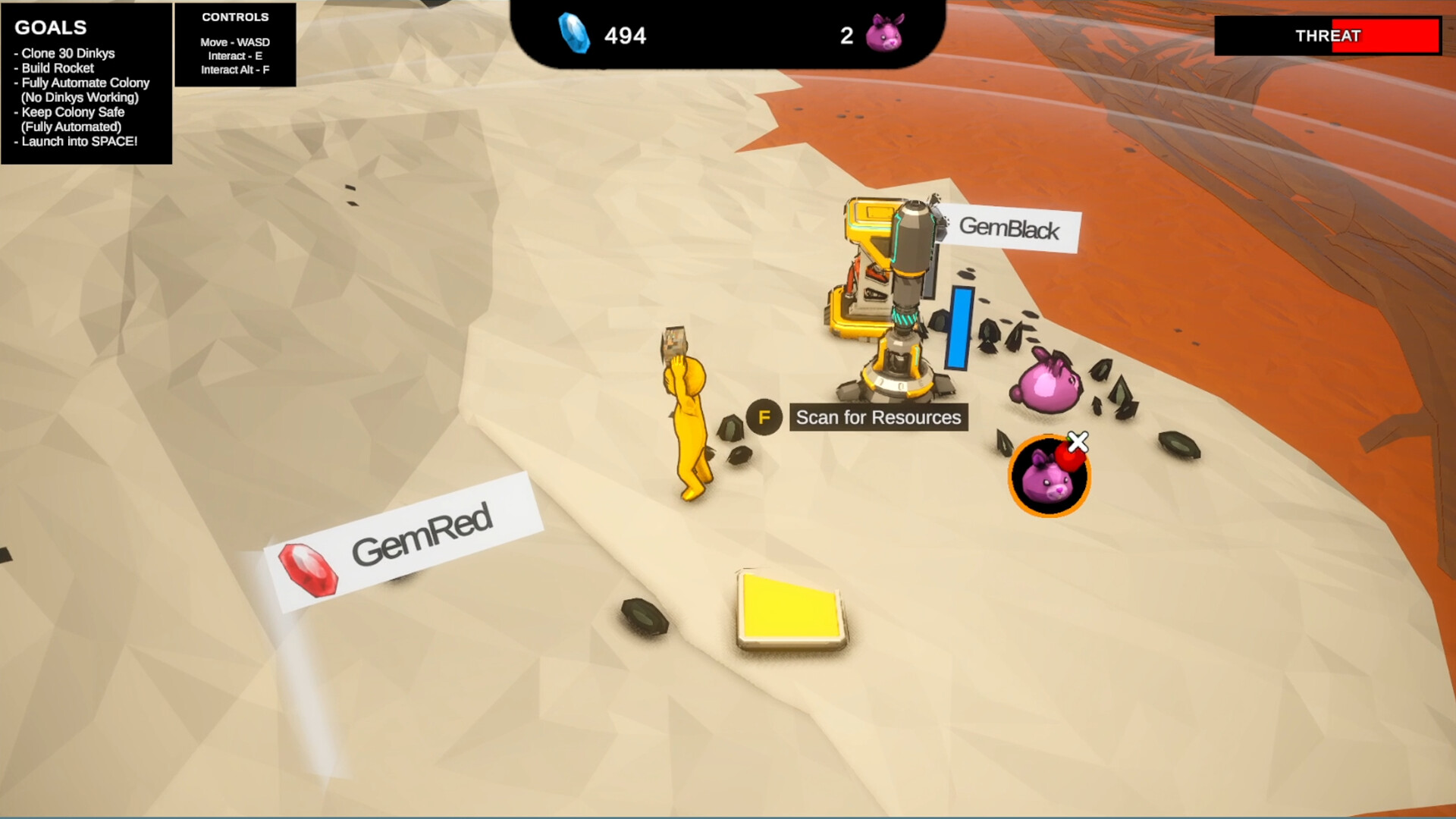The width and height of the screenshot is (1456, 819).
Task: Select the Dinky alert portrait with red bomb
Action: coord(1049,475)
